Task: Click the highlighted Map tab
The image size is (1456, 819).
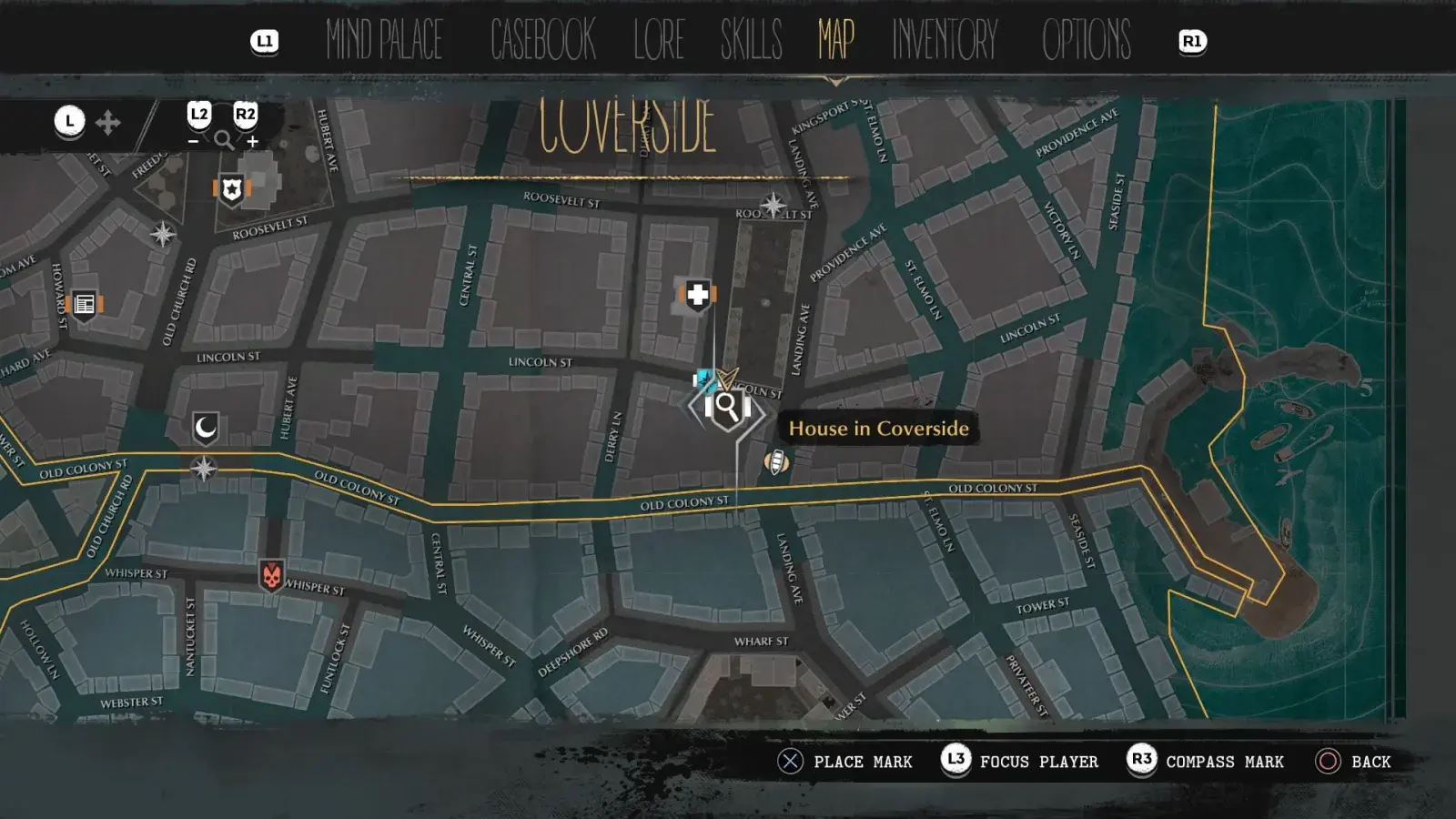Action: tap(835, 40)
